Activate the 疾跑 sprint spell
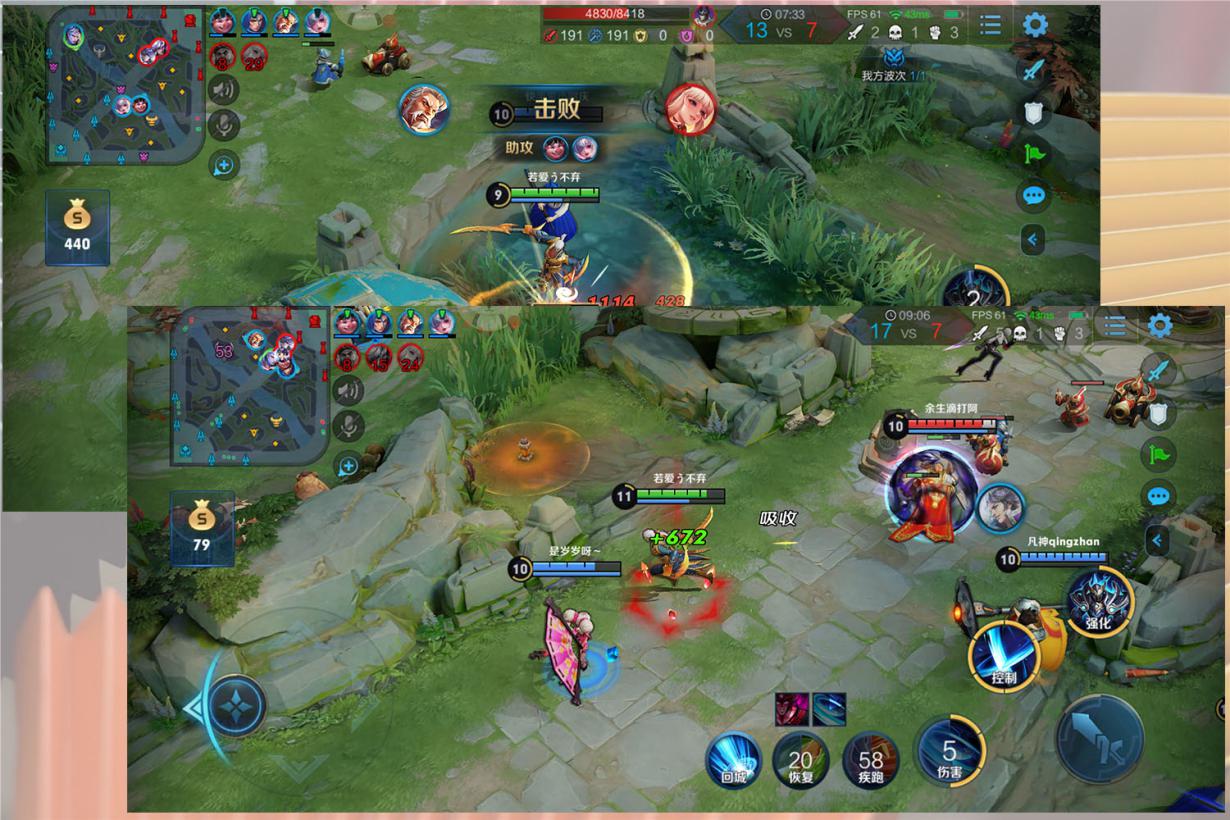Screen dimensions: 1230x820 (870, 761)
